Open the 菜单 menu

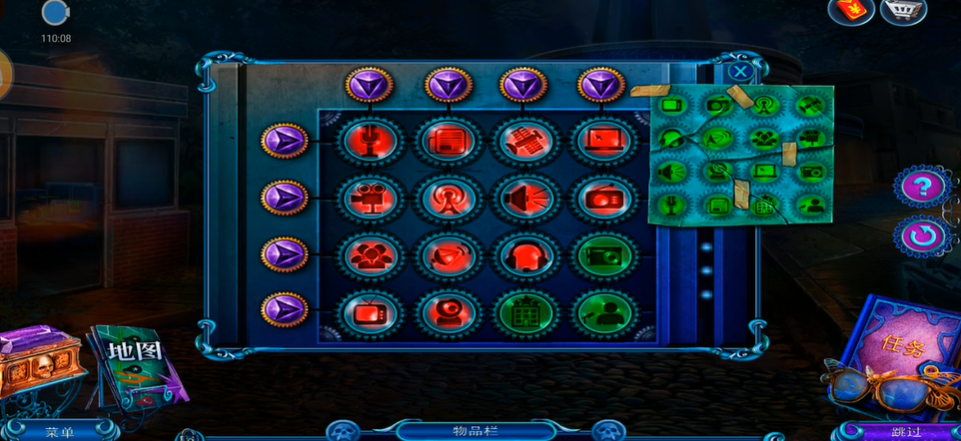click(60, 432)
